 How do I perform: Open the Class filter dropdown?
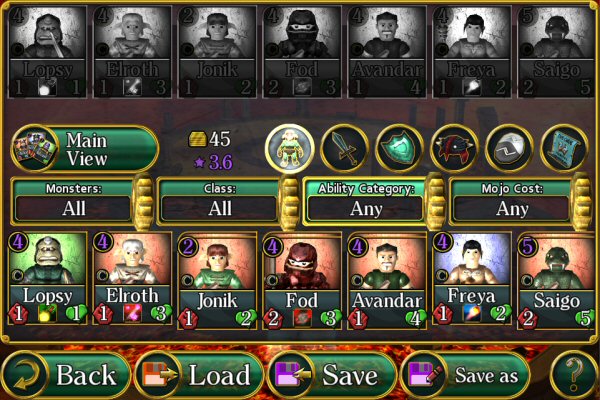218,208
